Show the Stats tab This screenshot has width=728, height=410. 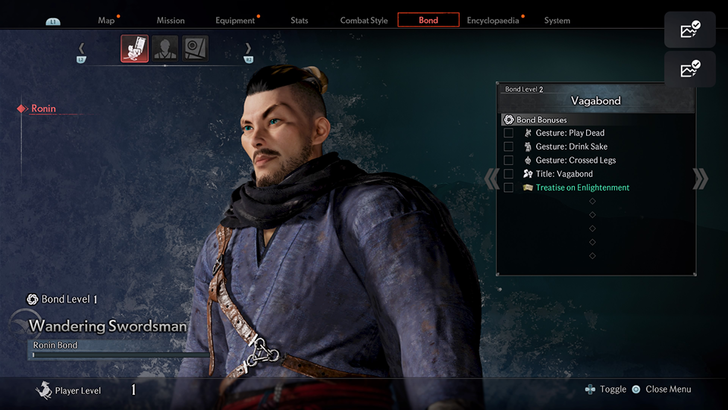(299, 20)
